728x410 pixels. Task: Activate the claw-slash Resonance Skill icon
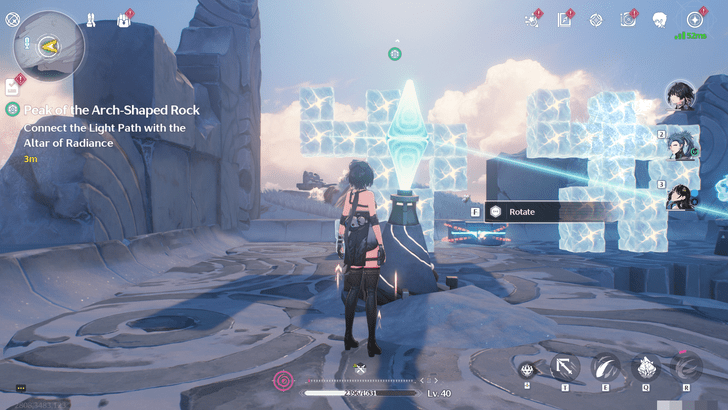[x=605, y=367]
